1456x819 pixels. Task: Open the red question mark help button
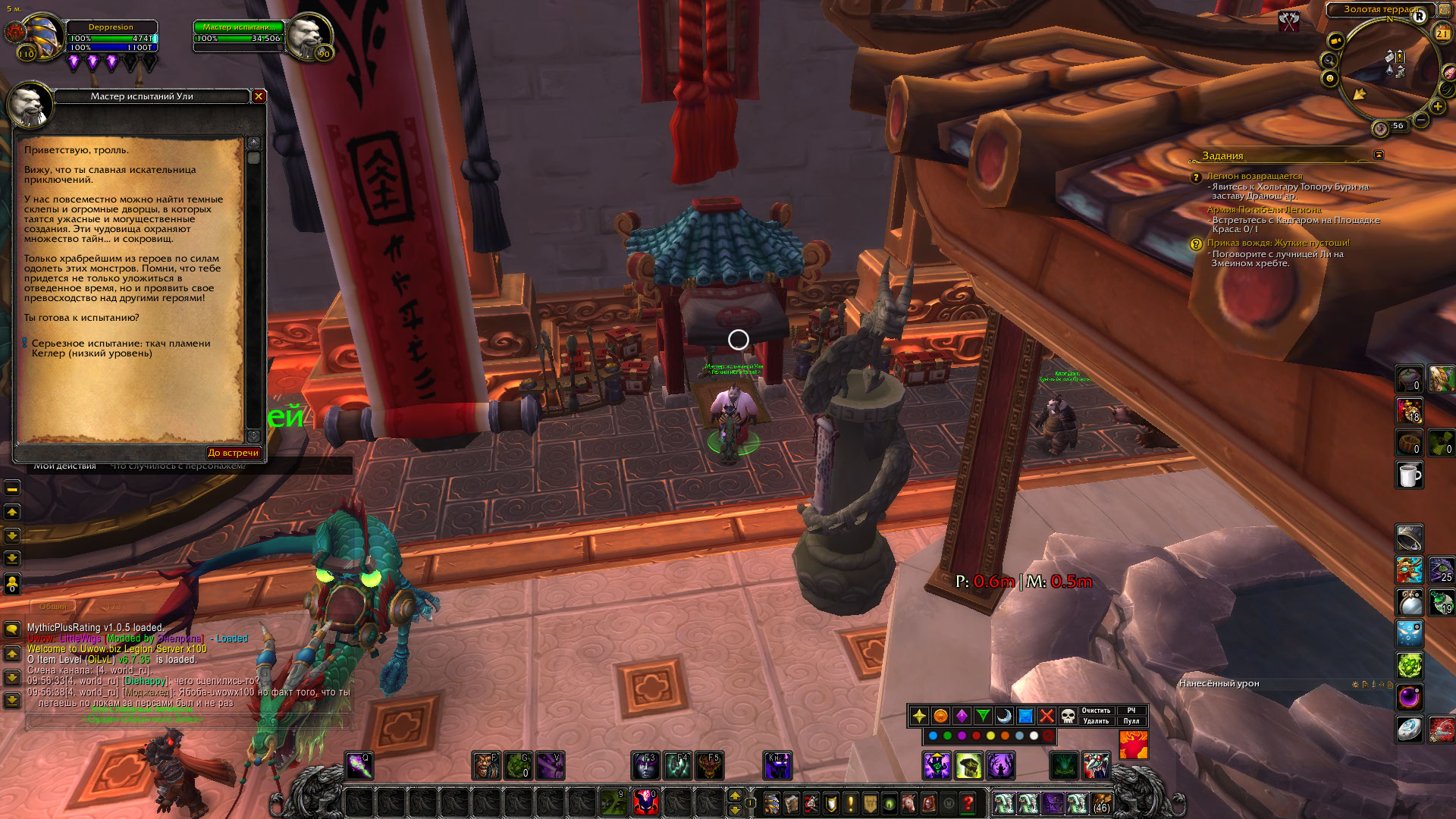(x=968, y=802)
